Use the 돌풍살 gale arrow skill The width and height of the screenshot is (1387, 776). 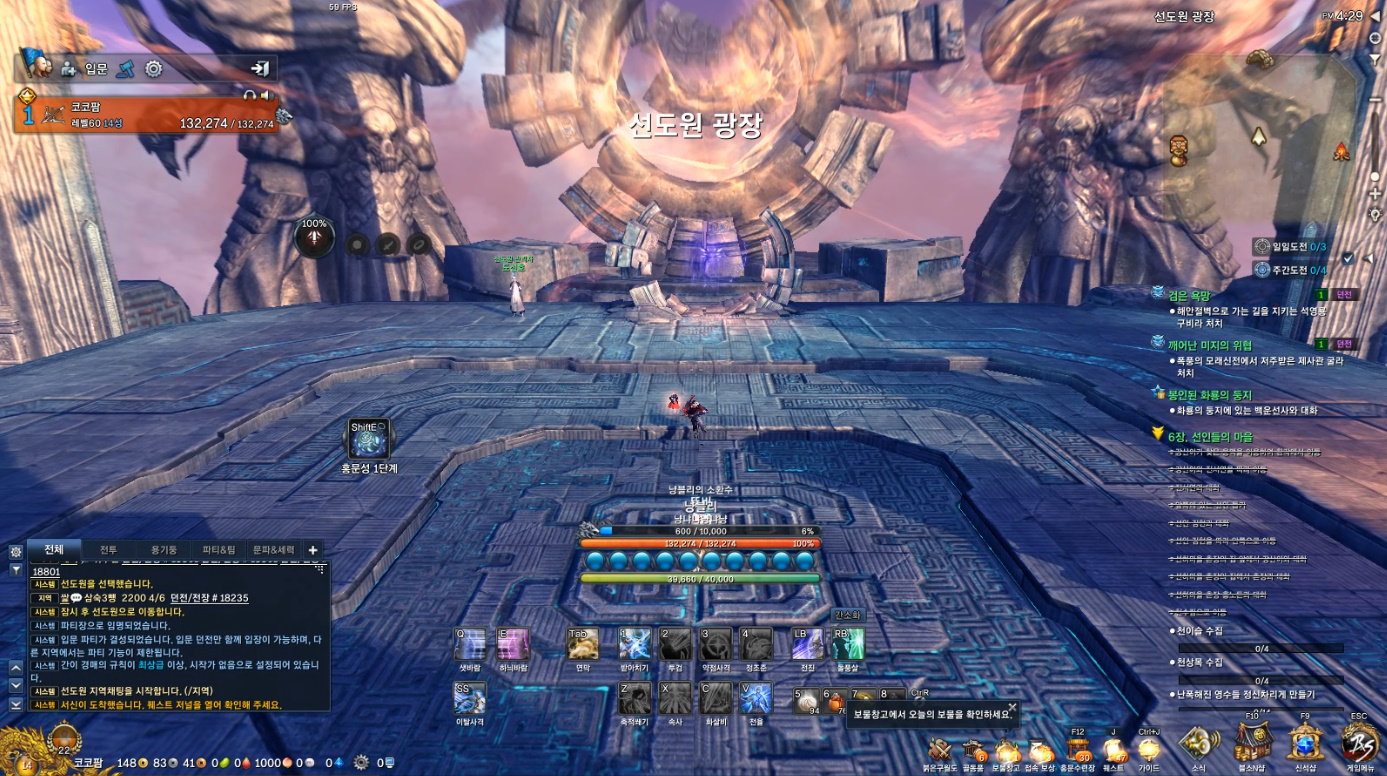click(x=848, y=644)
